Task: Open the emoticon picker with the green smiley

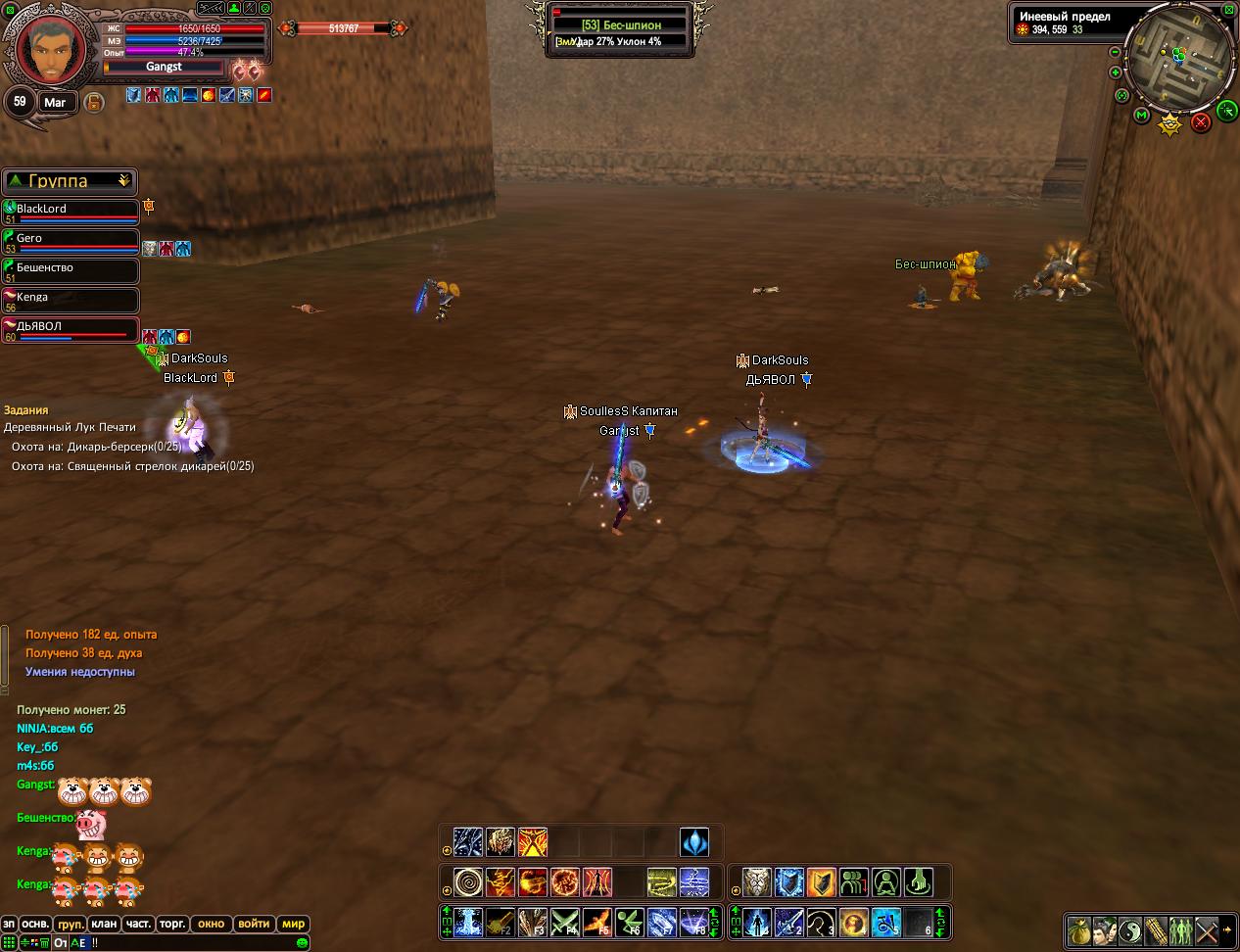Action: pyautogui.click(x=303, y=942)
